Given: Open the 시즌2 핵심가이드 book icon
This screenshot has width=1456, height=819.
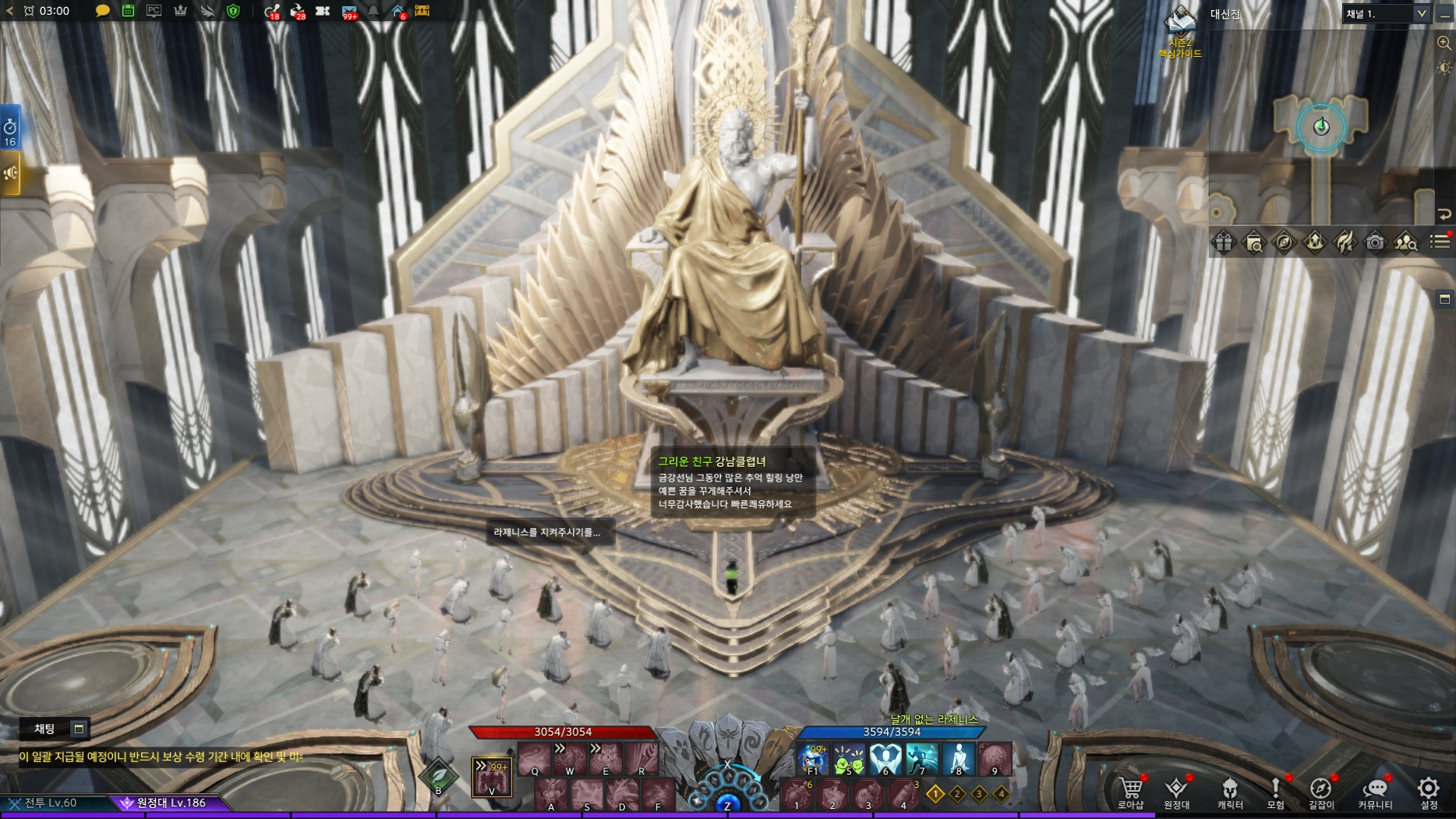Looking at the screenshot, I should click(1180, 22).
